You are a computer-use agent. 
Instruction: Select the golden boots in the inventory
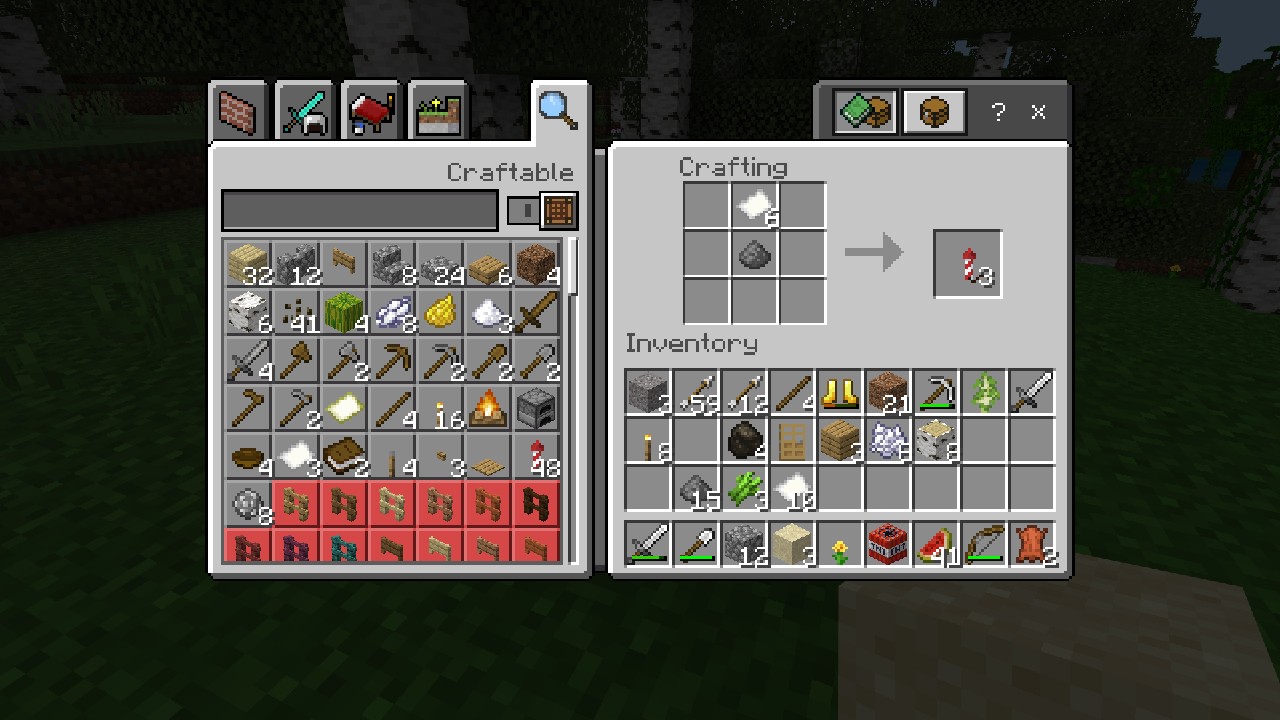pos(841,392)
